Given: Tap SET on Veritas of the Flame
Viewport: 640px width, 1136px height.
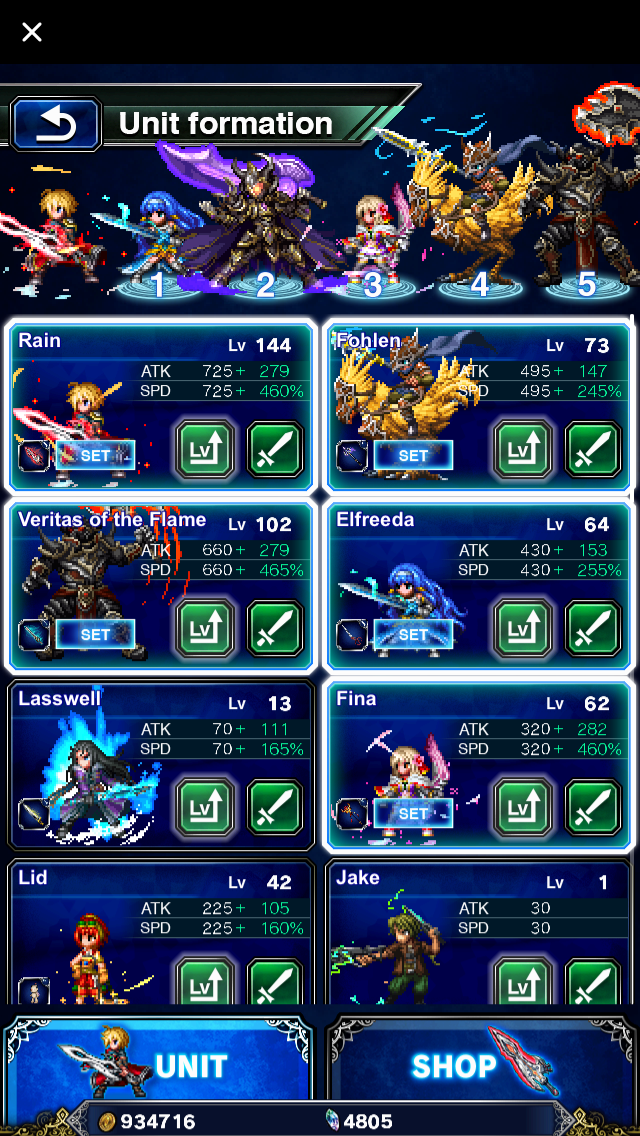Looking at the screenshot, I should [x=95, y=634].
